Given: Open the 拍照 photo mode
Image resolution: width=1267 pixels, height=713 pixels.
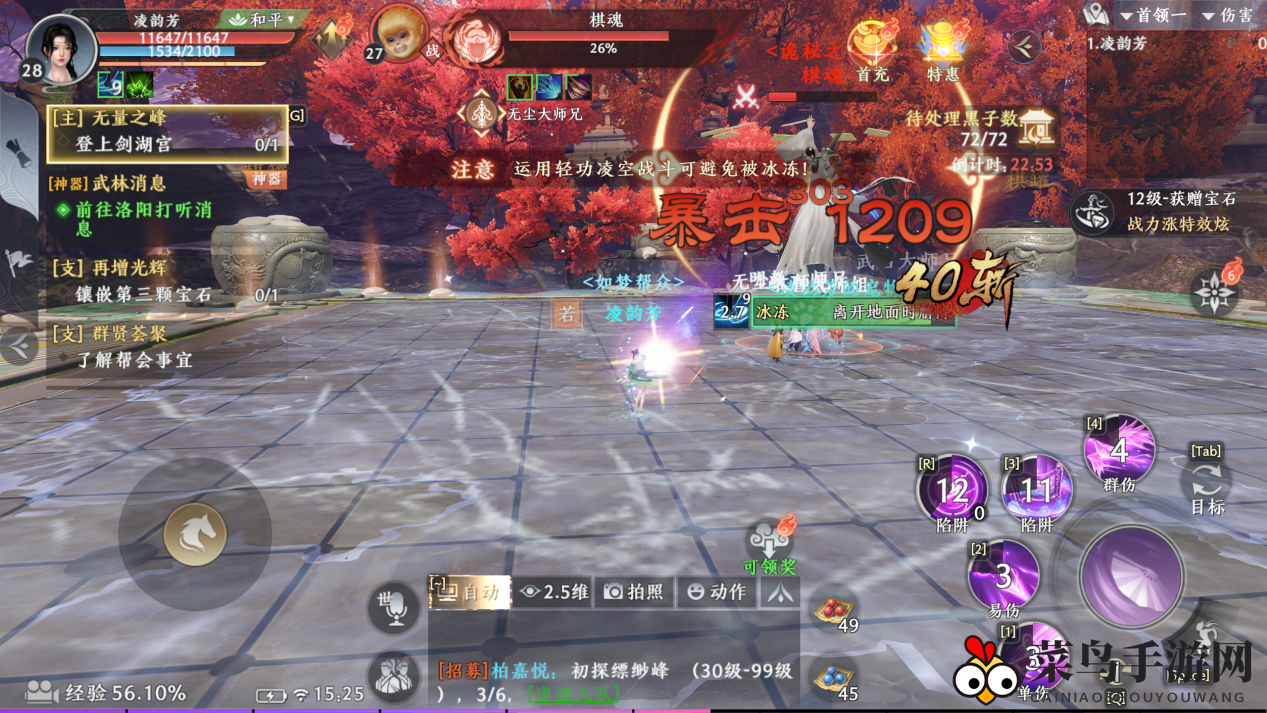Looking at the screenshot, I should click(635, 592).
